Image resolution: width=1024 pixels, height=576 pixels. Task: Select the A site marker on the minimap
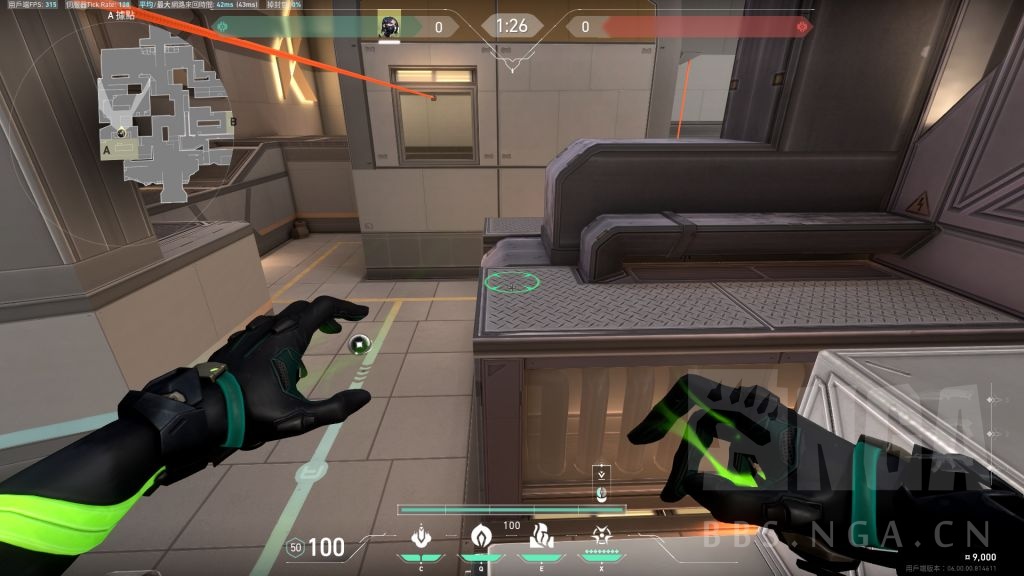(106, 148)
